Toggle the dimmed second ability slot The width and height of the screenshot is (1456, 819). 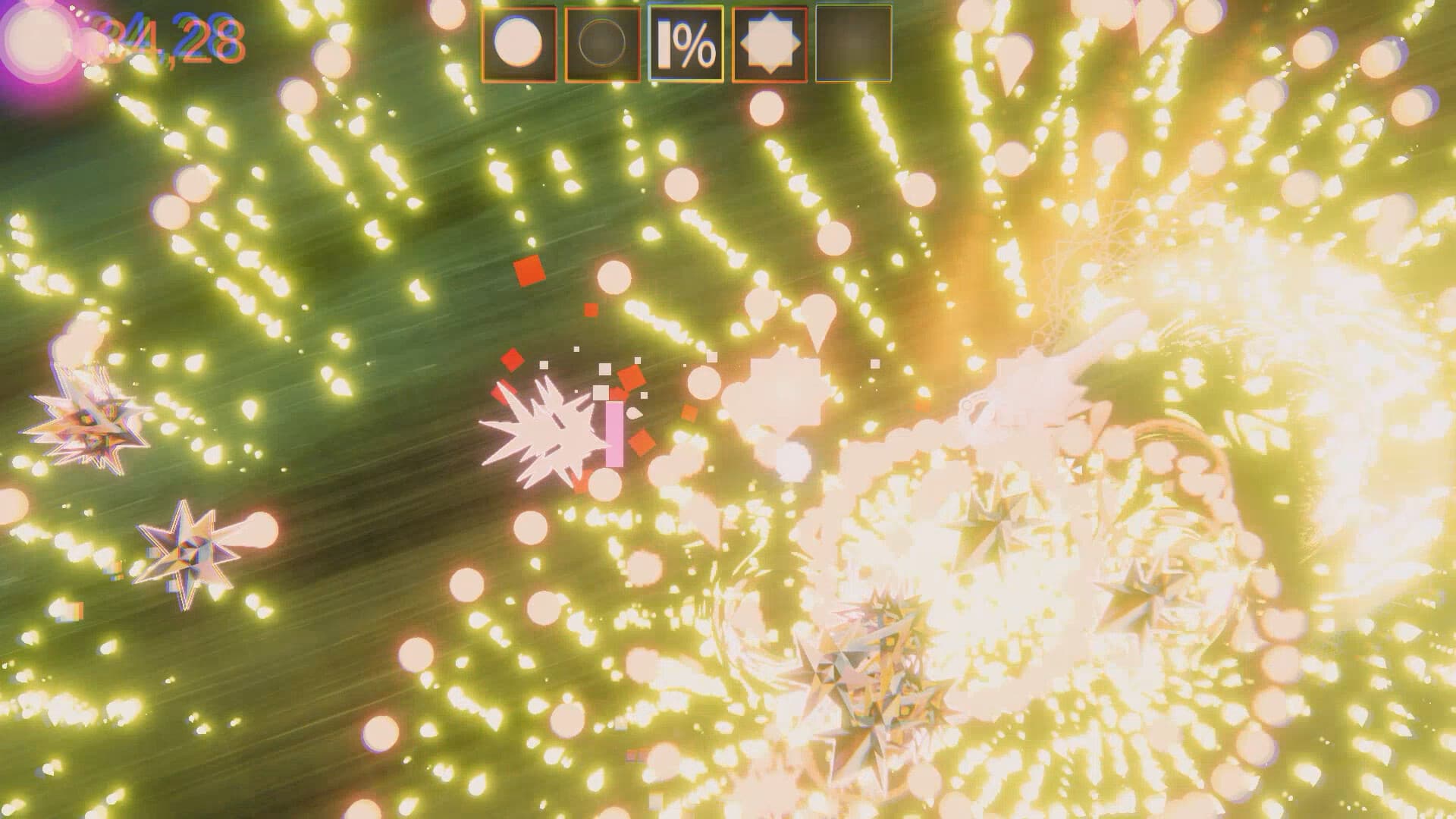click(x=603, y=42)
